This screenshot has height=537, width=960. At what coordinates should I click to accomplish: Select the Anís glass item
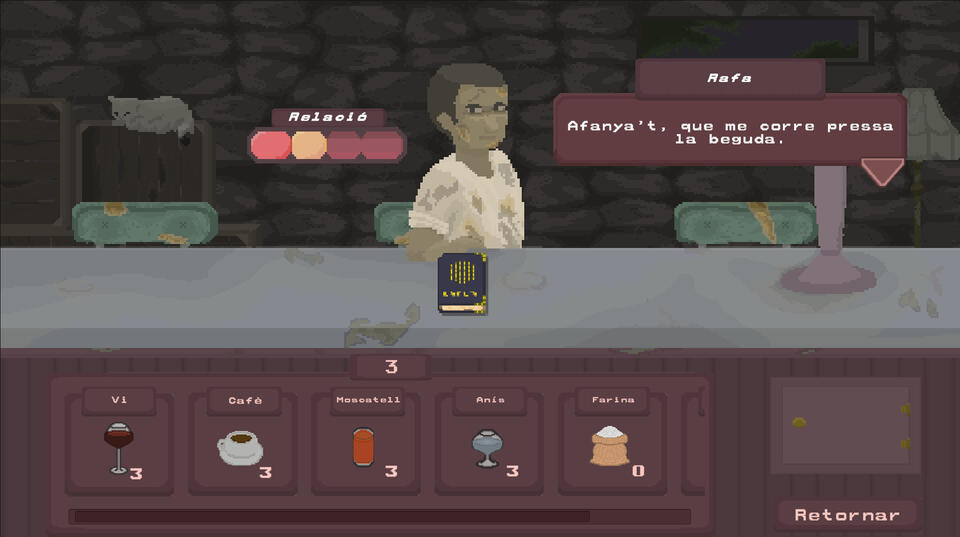tap(489, 446)
